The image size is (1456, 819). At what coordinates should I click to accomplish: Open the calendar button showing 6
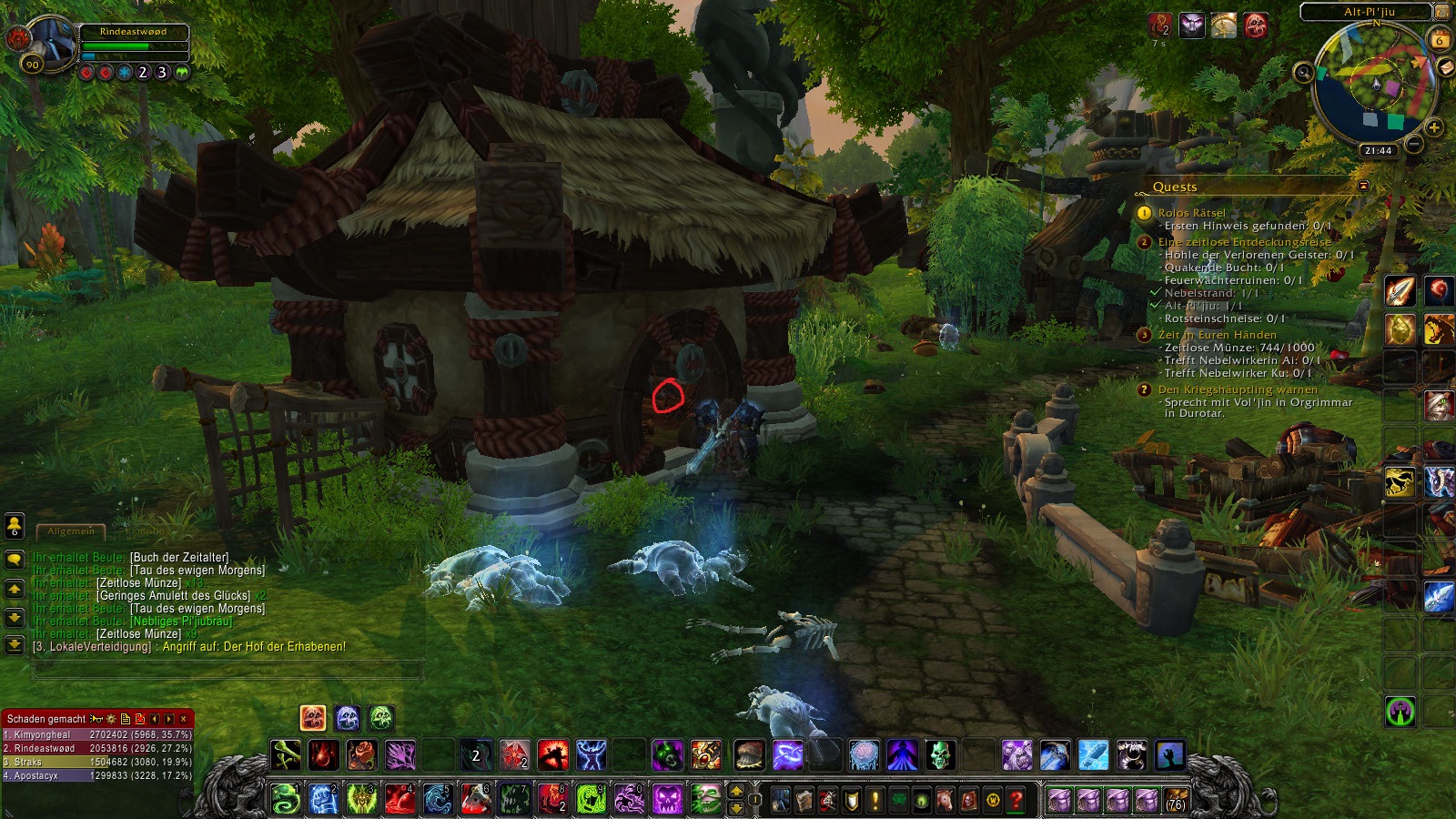(1439, 40)
